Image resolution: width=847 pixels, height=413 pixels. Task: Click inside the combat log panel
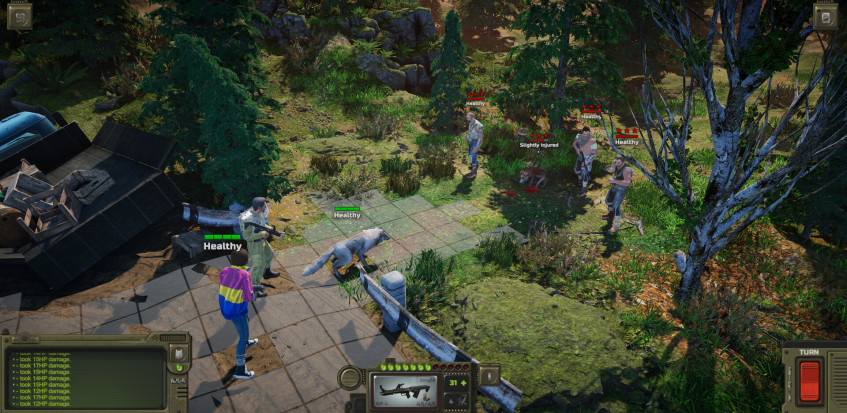(x=84, y=377)
